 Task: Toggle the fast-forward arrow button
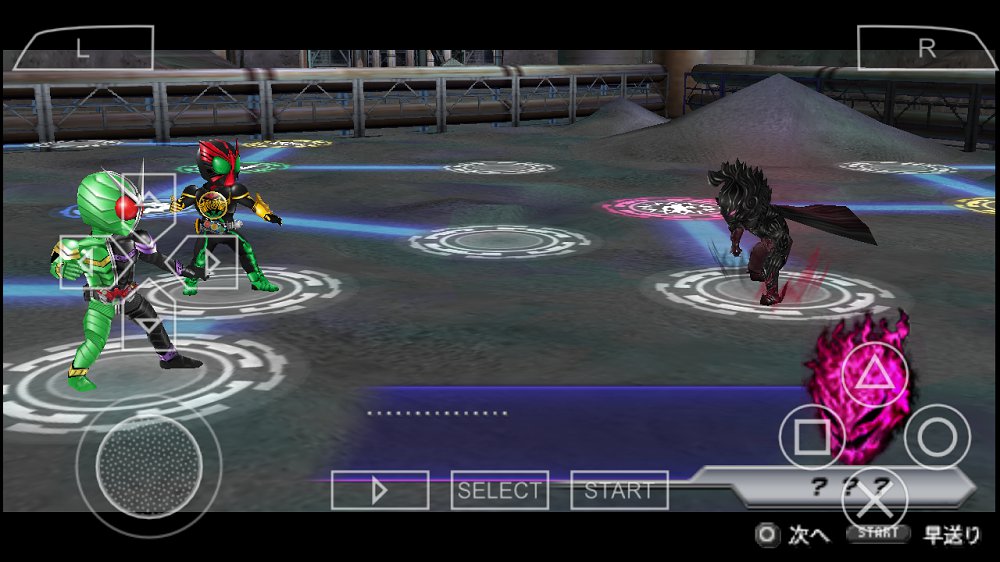pyautogui.click(x=380, y=490)
